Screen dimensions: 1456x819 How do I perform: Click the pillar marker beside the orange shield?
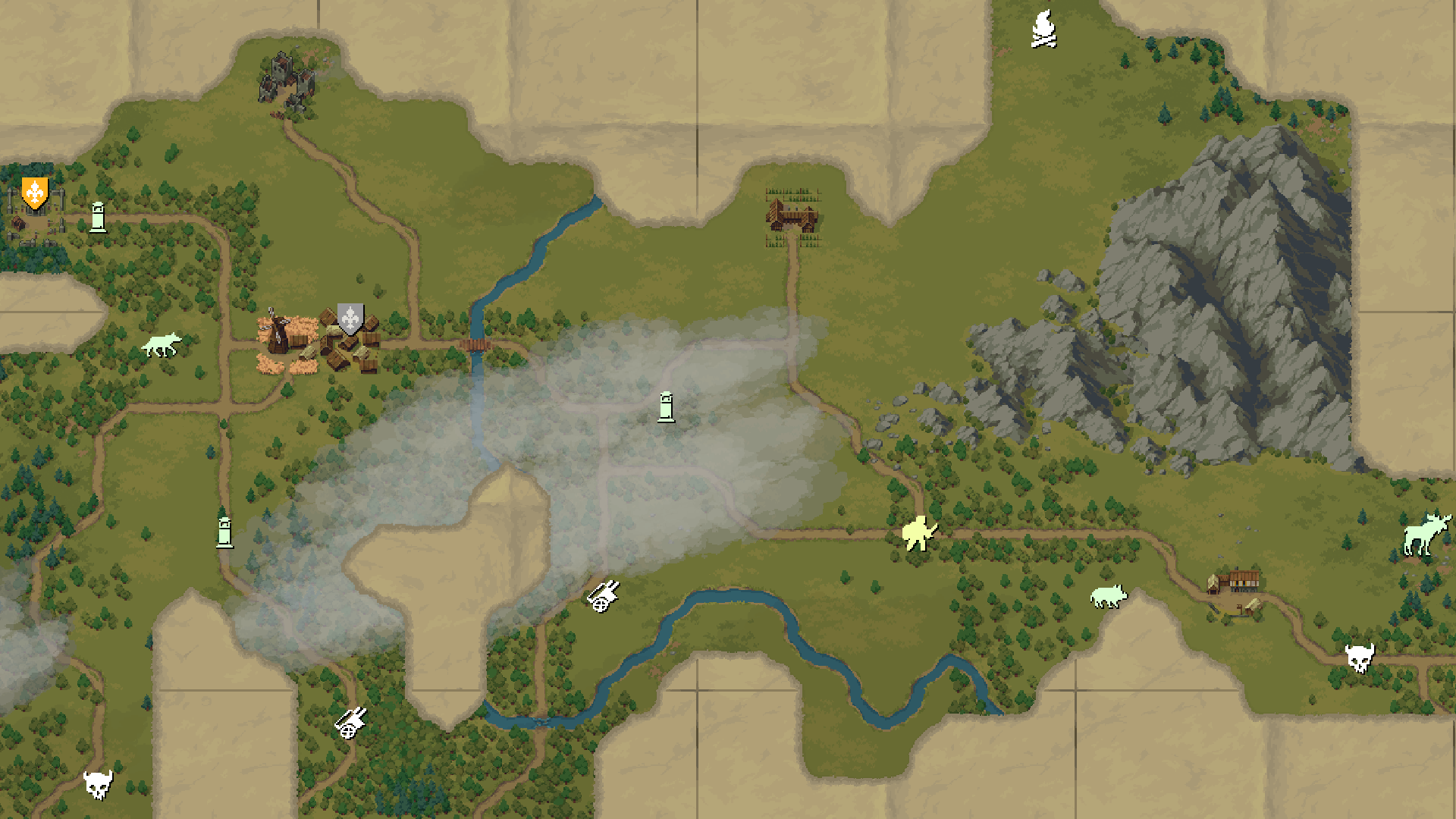[x=98, y=217]
